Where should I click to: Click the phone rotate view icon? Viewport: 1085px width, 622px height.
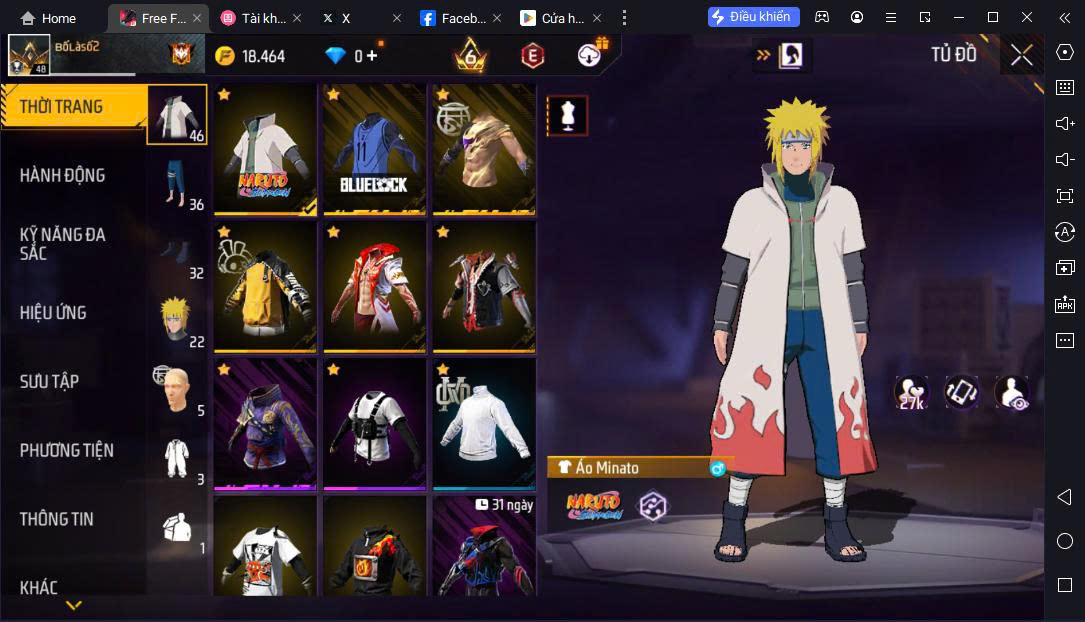tap(962, 393)
